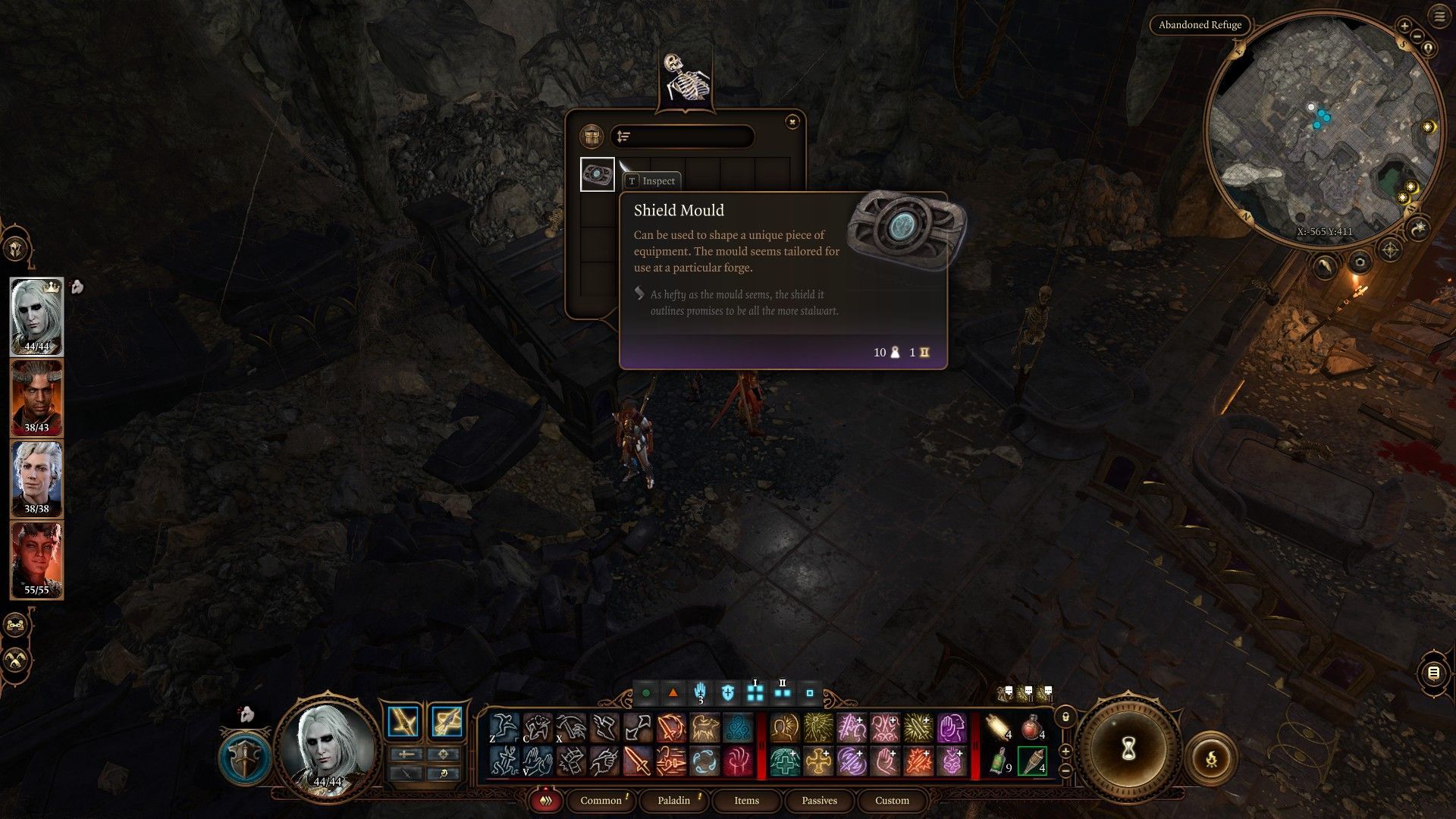Image resolution: width=1456 pixels, height=819 pixels.
Task: Open the loot sort options
Action: click(623, 136)
